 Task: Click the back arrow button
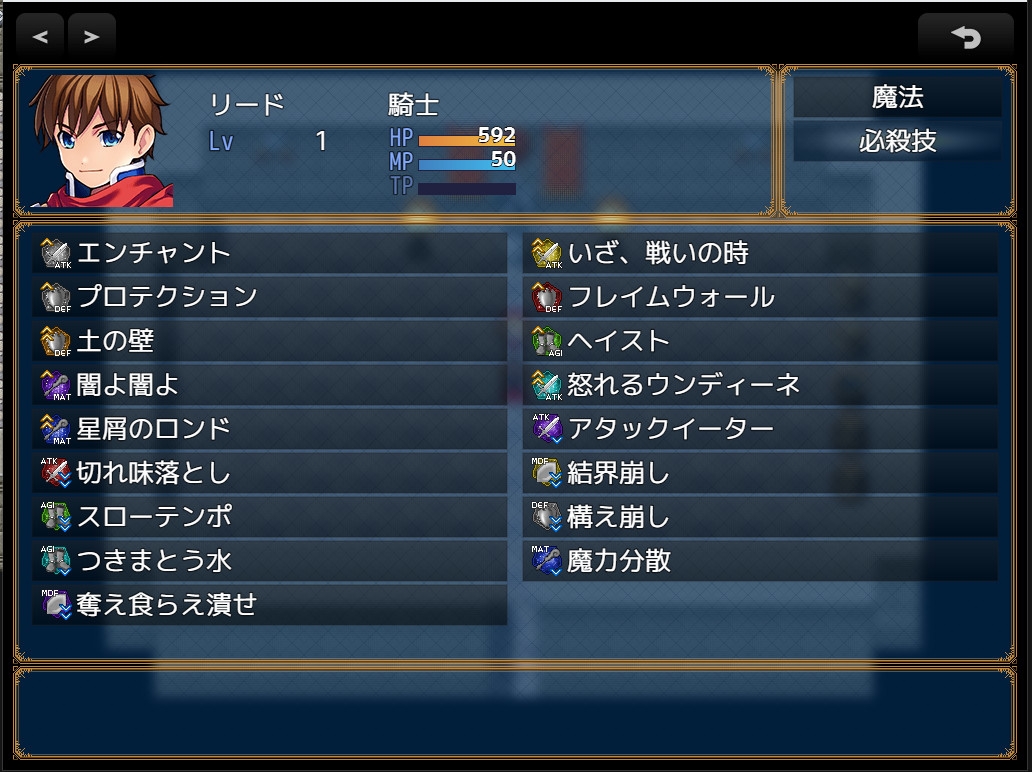[x=965, y=37]
